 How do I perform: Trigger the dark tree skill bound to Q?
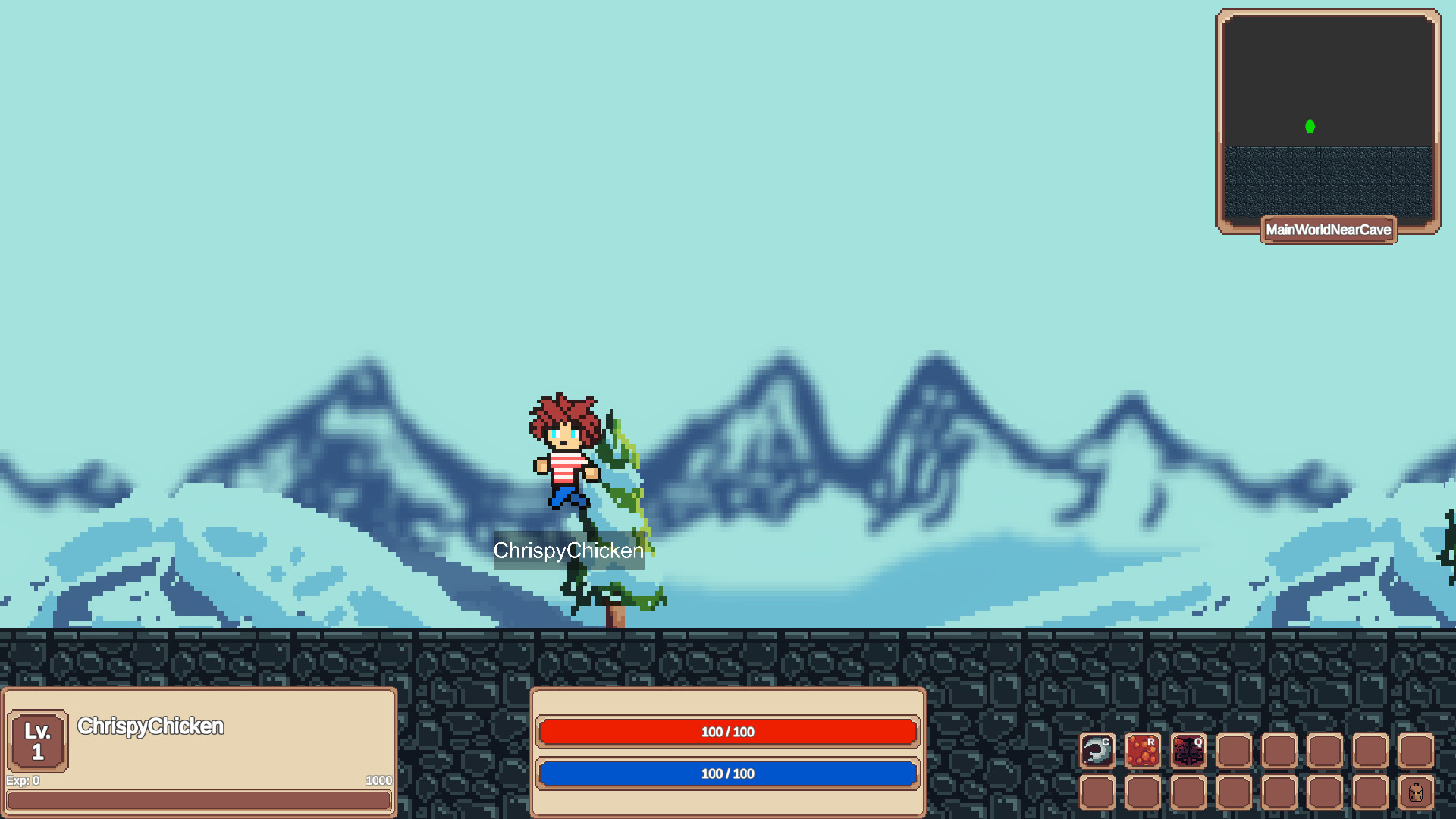1188,751
